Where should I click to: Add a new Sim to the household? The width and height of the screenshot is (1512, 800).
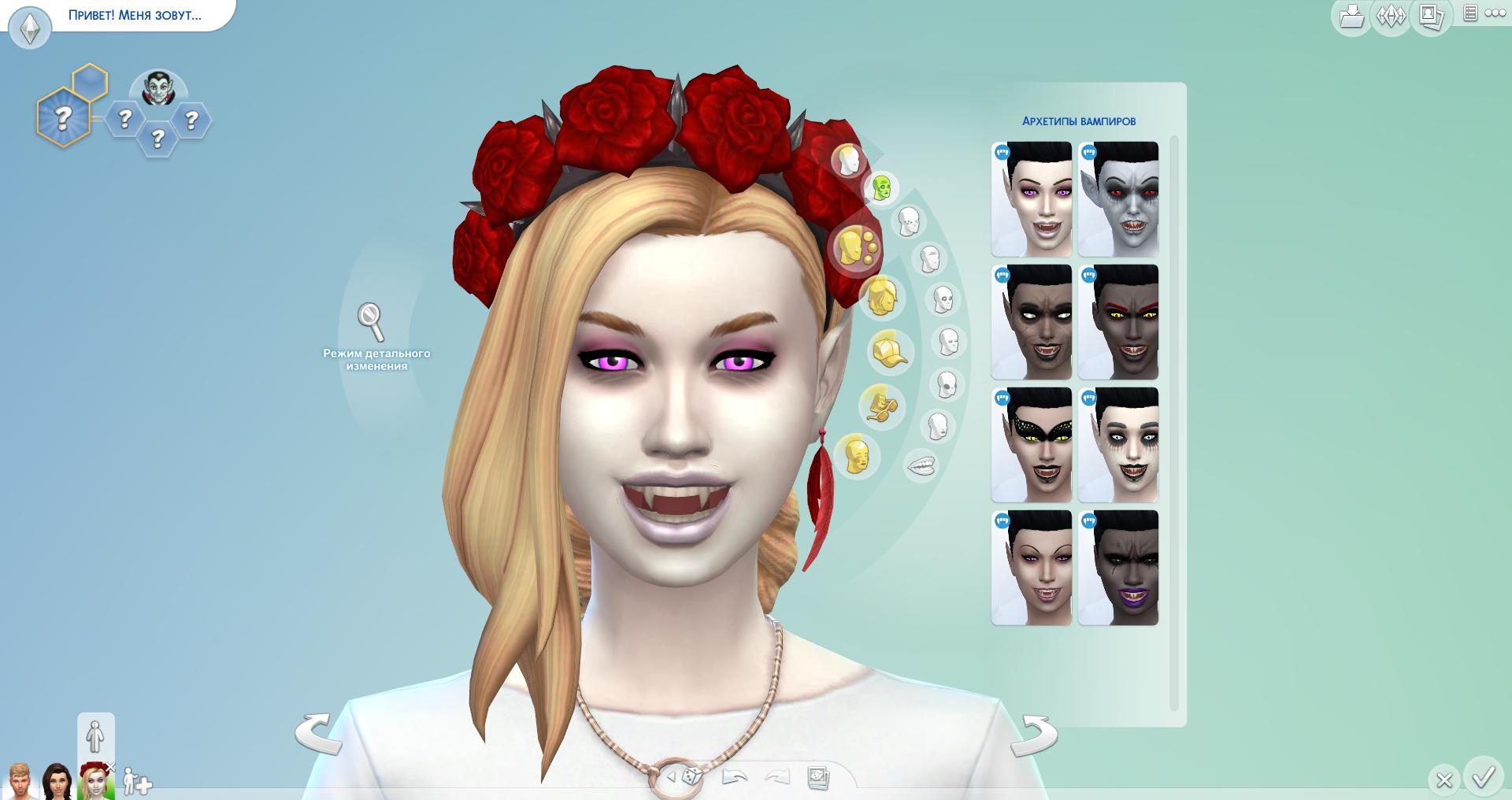pos(137,783)
